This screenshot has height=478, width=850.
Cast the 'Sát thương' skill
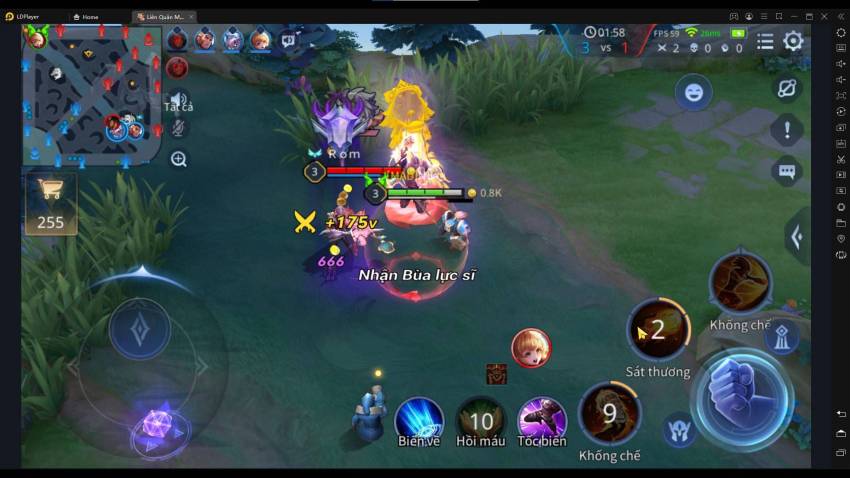tap(658, 331)
